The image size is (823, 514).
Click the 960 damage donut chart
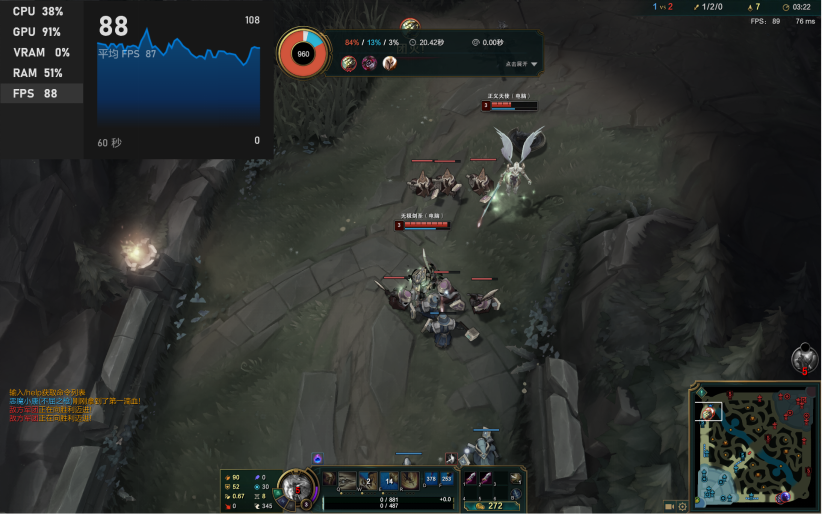[303, 53]
